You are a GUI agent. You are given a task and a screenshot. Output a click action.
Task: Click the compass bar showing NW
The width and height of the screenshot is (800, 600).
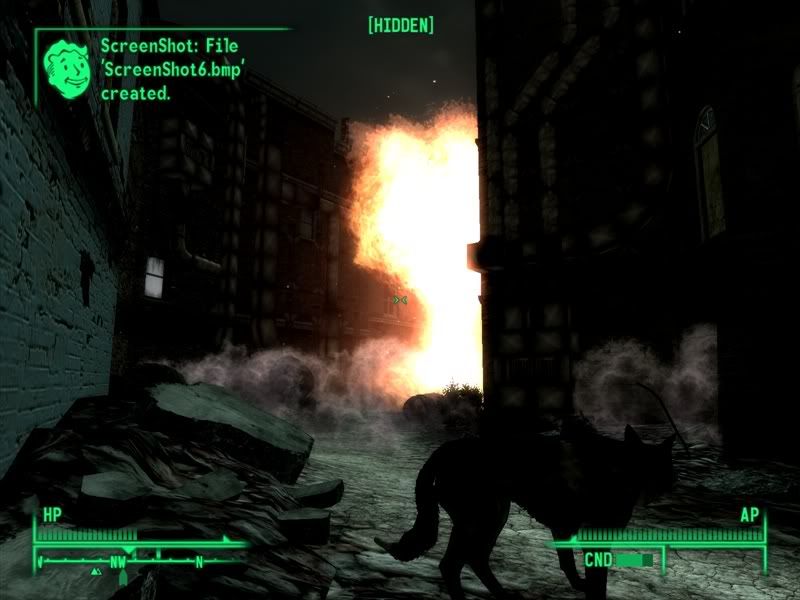(138, 561)
